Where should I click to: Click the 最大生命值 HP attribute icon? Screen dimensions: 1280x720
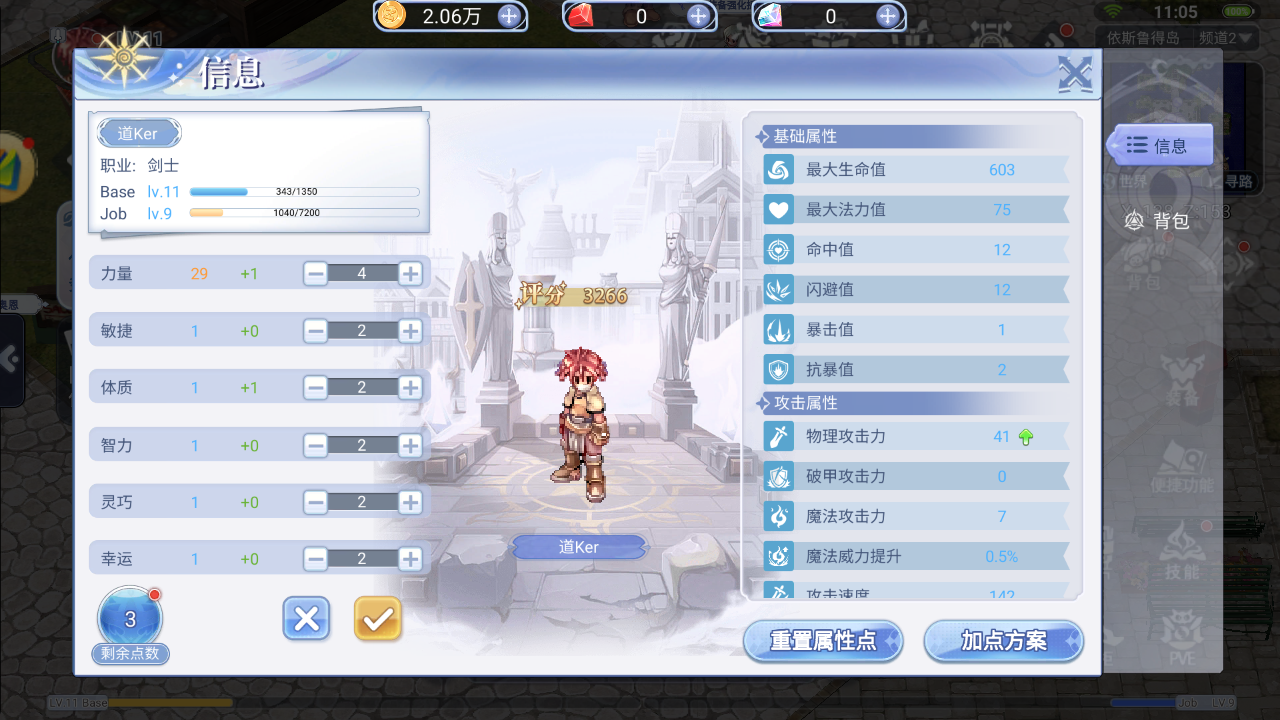[781, 169]
